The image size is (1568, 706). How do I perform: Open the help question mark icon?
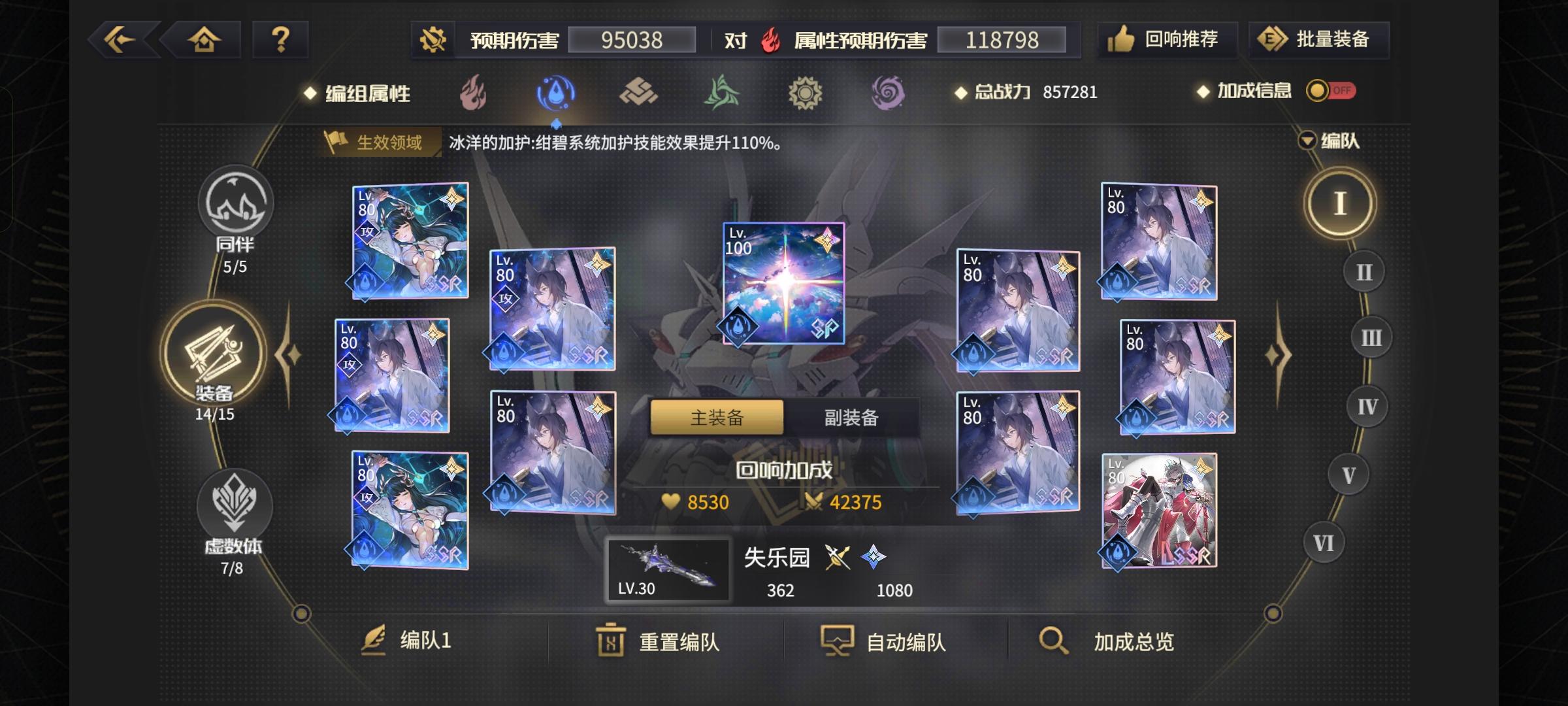[281, 39]
